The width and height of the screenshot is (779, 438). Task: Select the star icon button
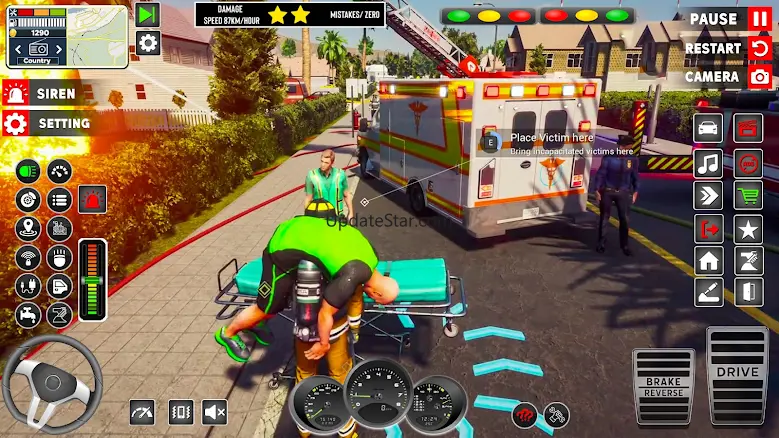pyautogui.click(x=748, y=228)
